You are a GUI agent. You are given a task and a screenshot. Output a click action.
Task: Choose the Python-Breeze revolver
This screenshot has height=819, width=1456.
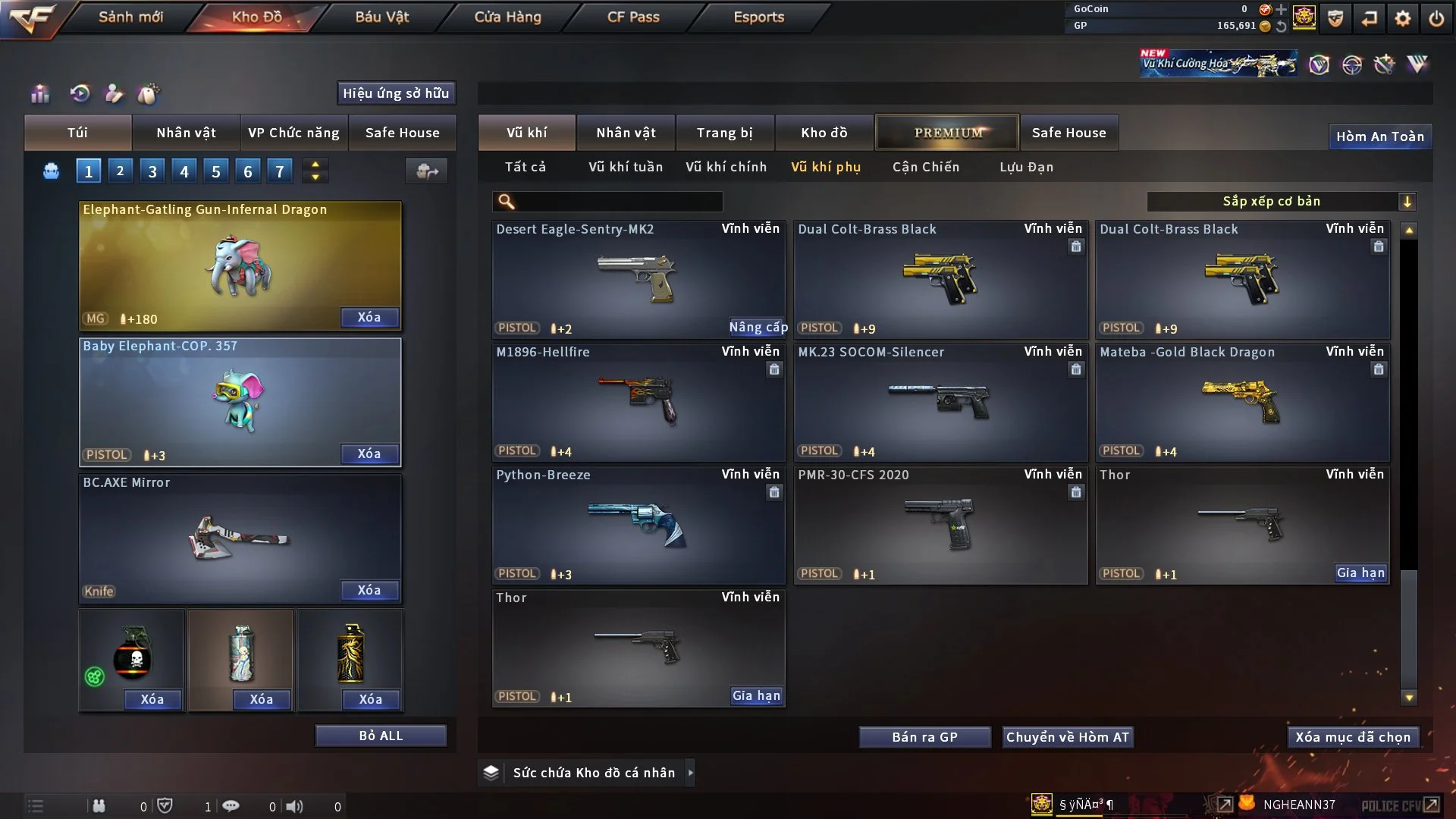638,525
